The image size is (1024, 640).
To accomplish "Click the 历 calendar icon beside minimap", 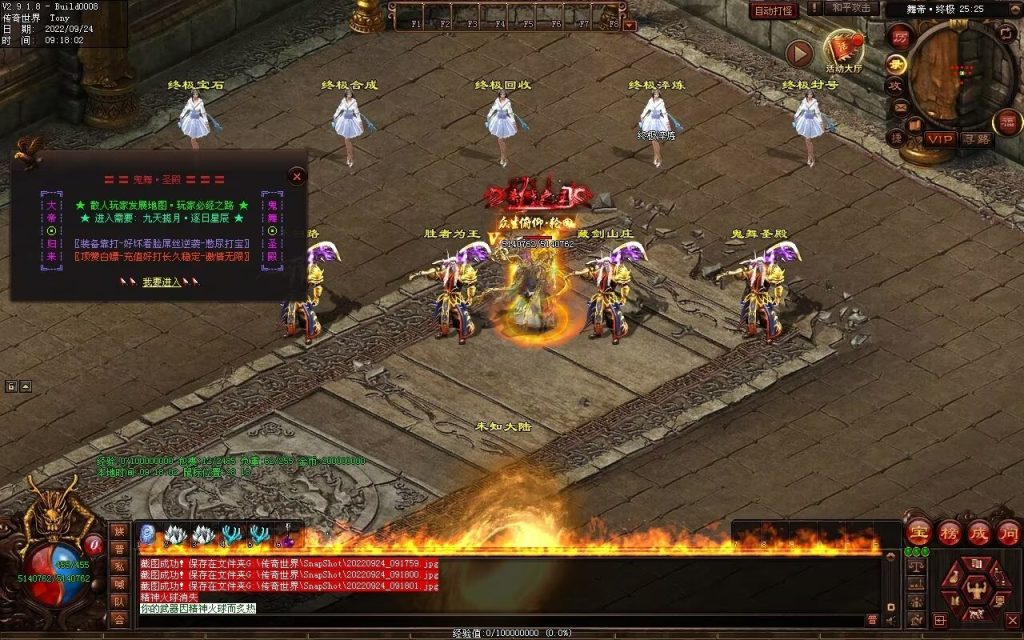I will point(900,37).
